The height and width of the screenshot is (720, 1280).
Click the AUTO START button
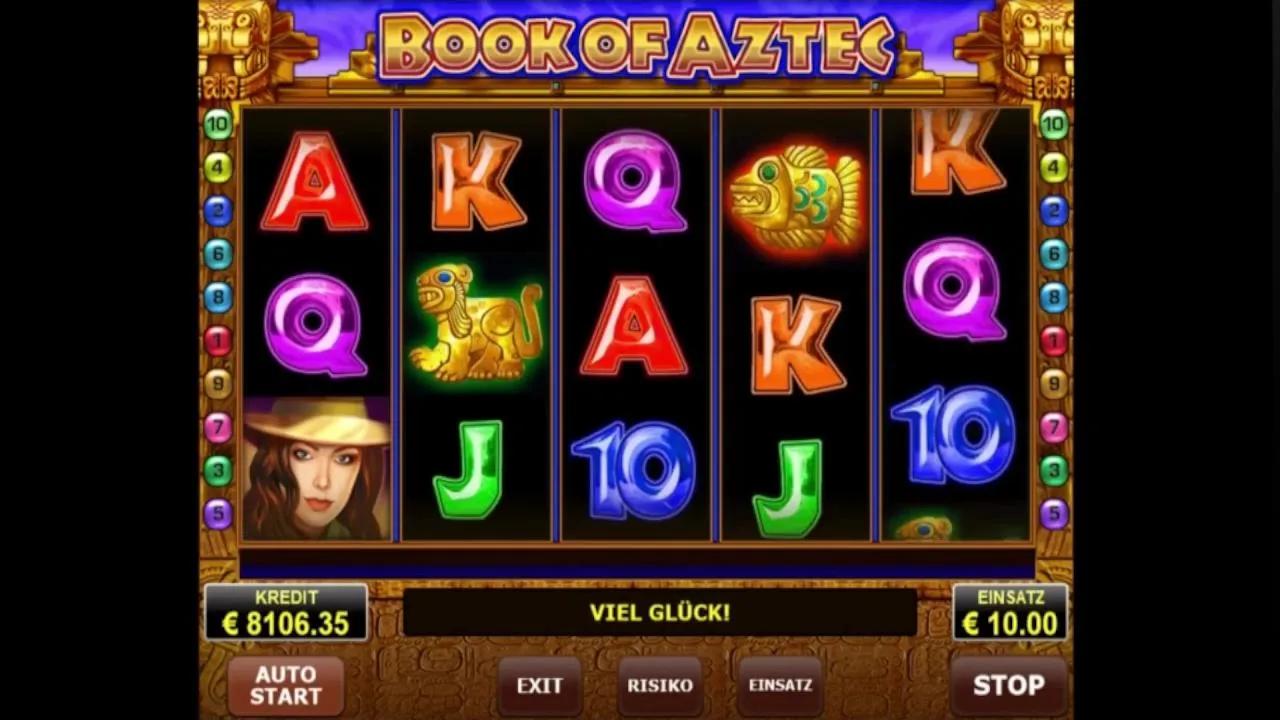click(285, 685)
